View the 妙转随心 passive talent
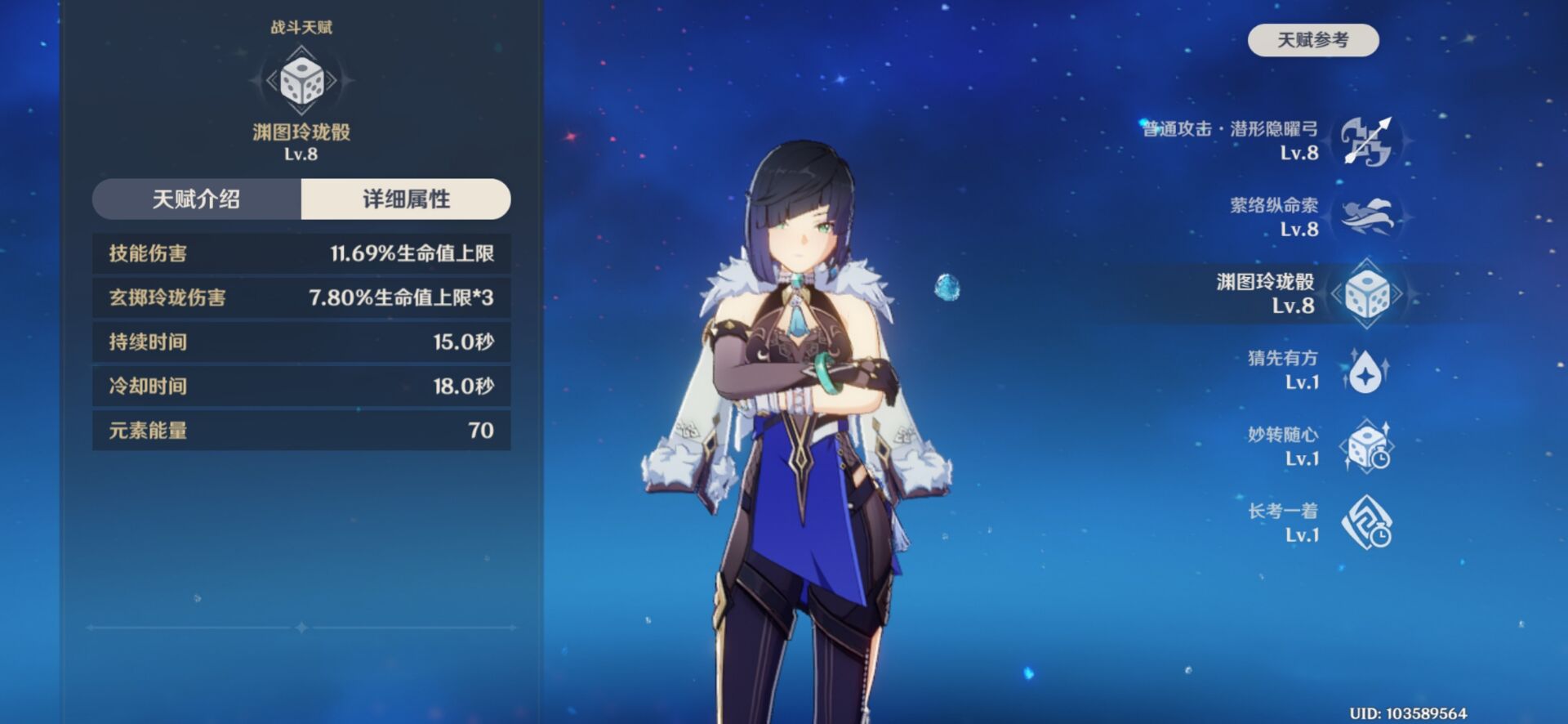The image size is (1568, 724). (1366, 447)
